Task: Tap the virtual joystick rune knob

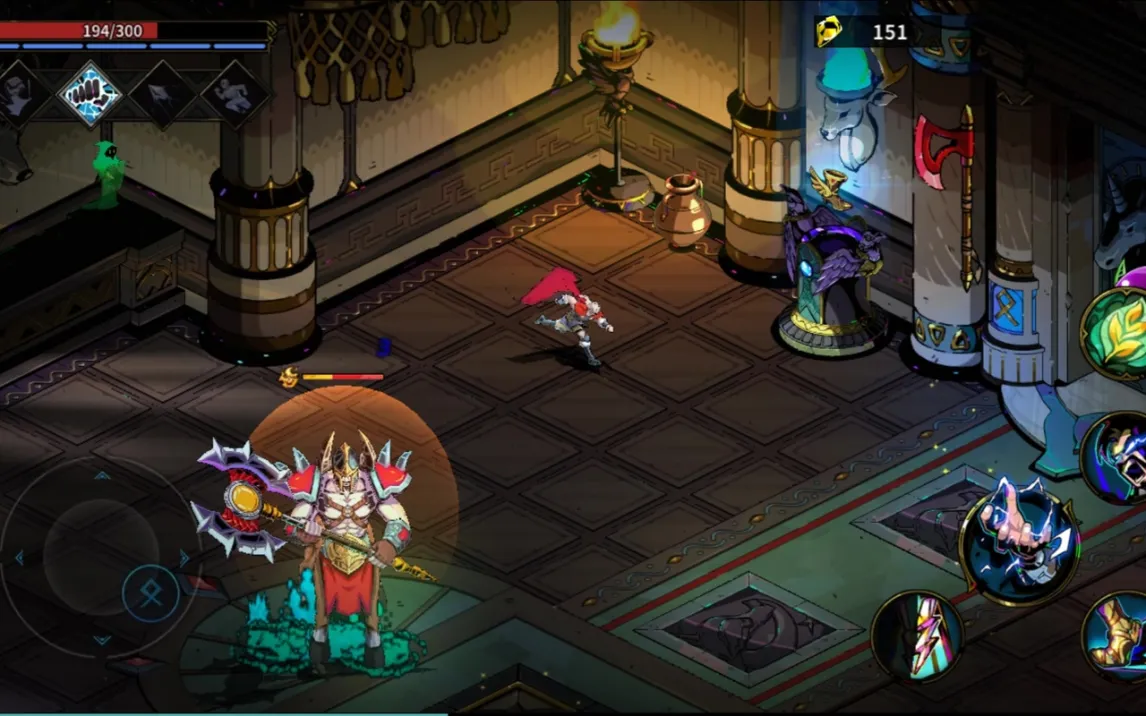Action: [151, 594]
